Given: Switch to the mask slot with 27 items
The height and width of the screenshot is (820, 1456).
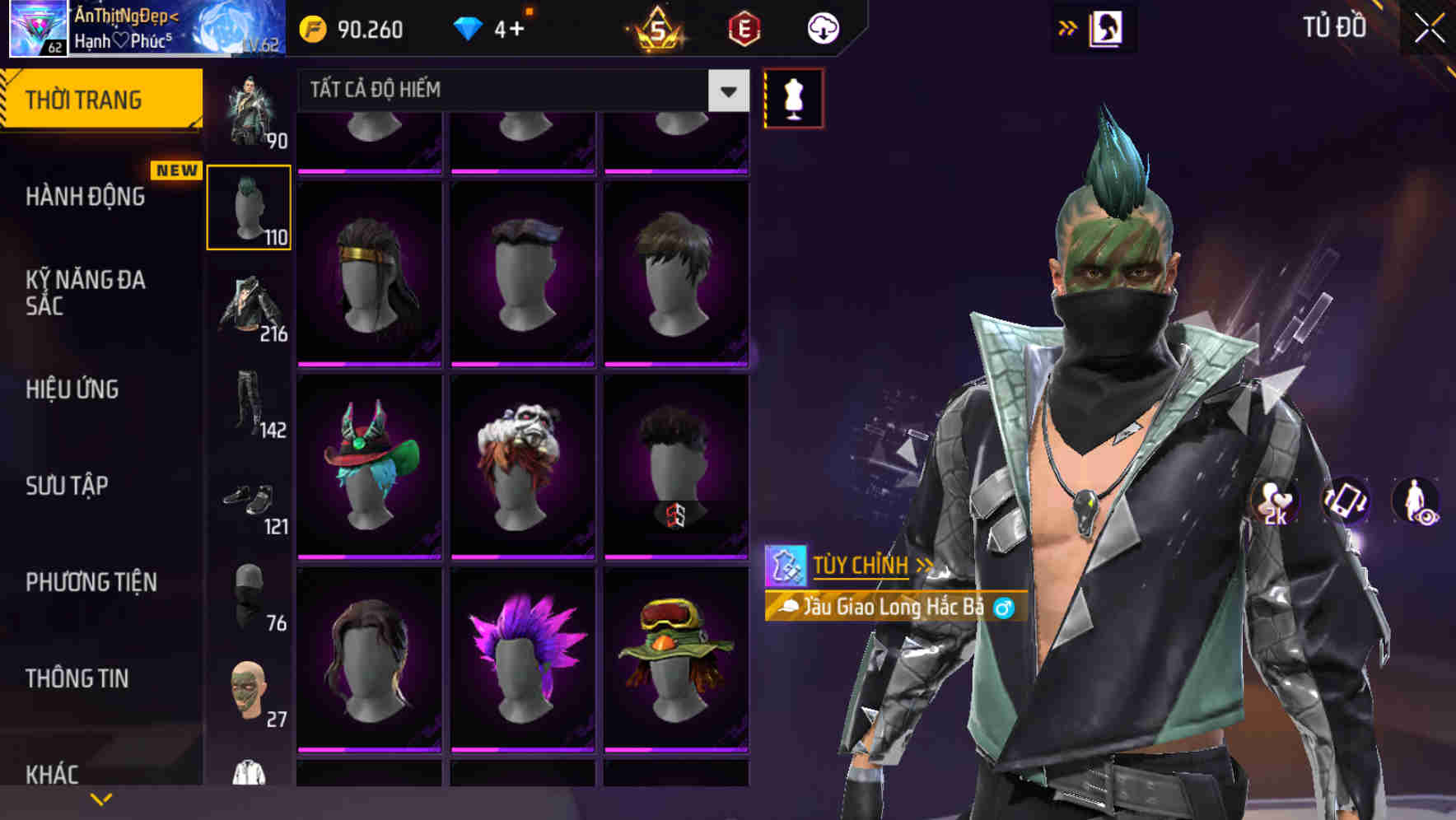Looking at the screenshot, I should click(x=250, y=692).
